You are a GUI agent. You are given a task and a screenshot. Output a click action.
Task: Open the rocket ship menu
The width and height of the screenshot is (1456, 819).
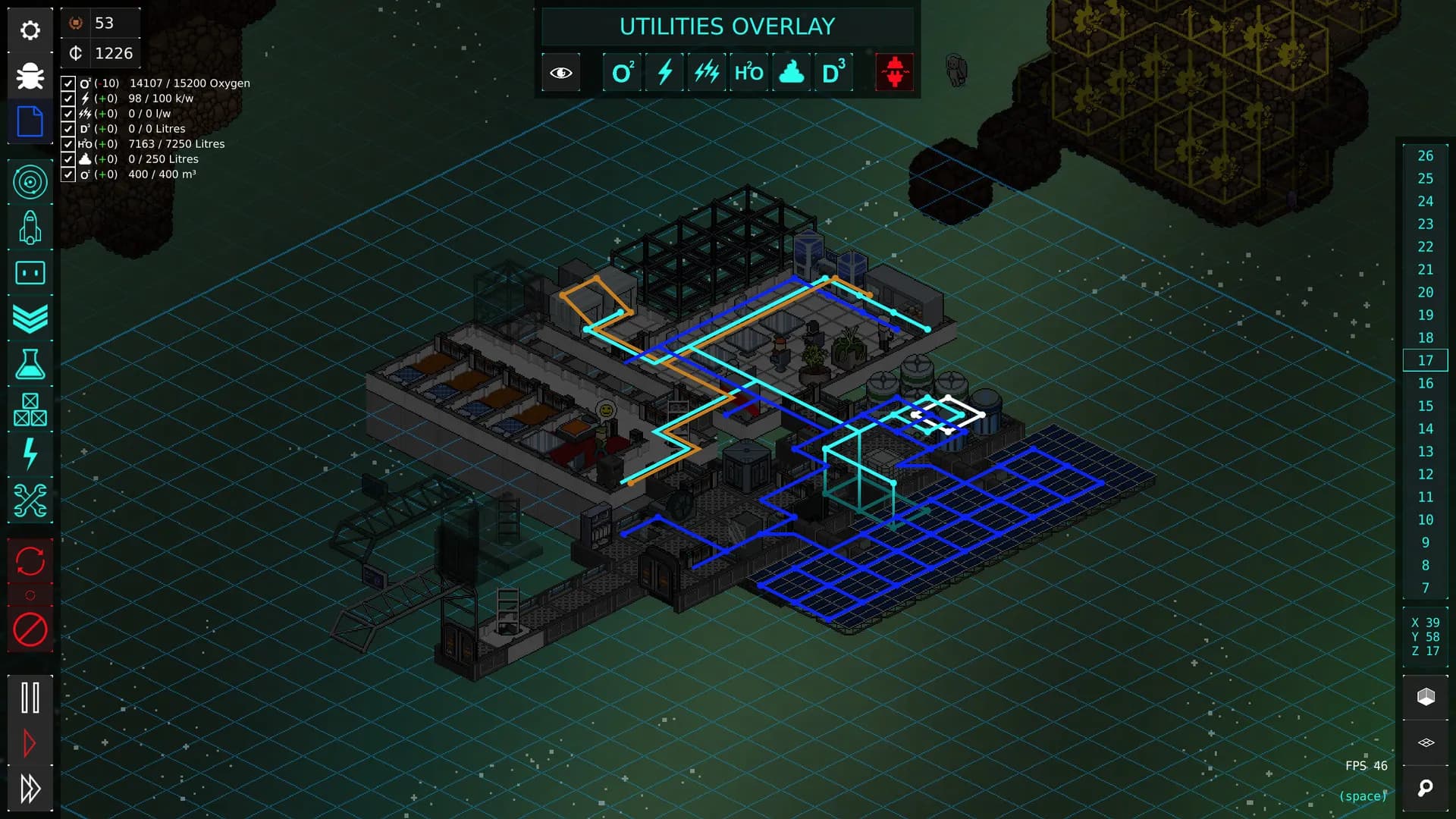pos(30,227)
